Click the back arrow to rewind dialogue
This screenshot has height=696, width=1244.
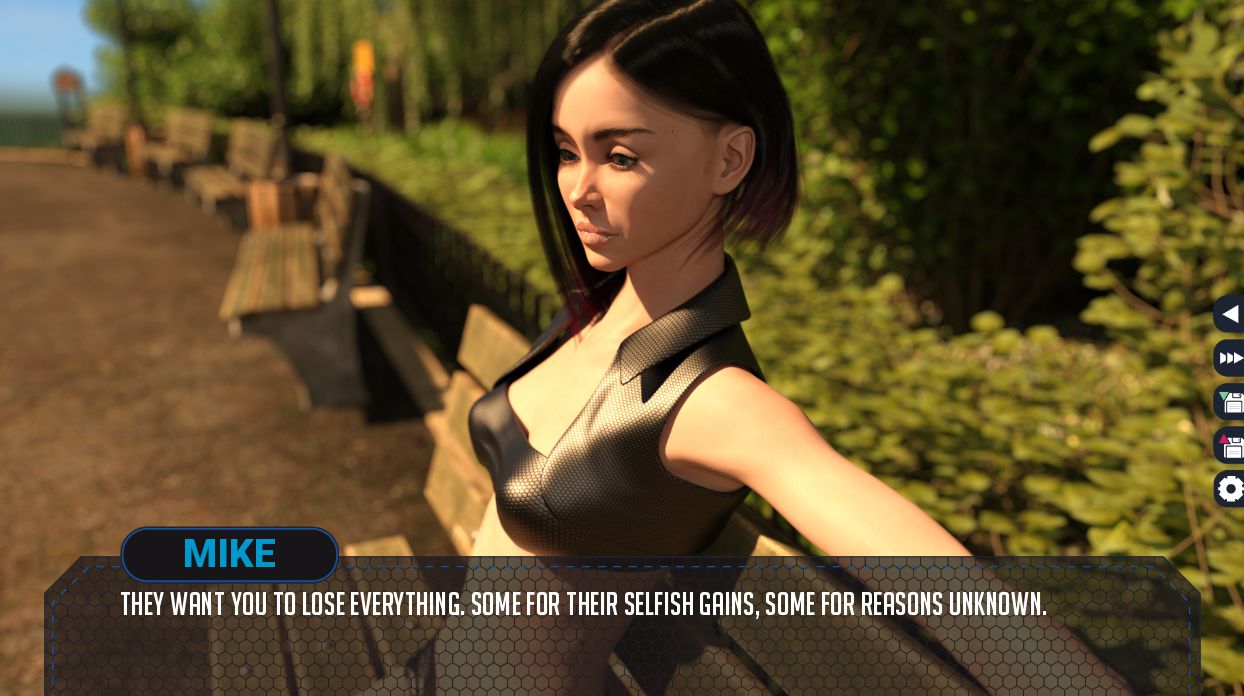[x=1230, y=314]
